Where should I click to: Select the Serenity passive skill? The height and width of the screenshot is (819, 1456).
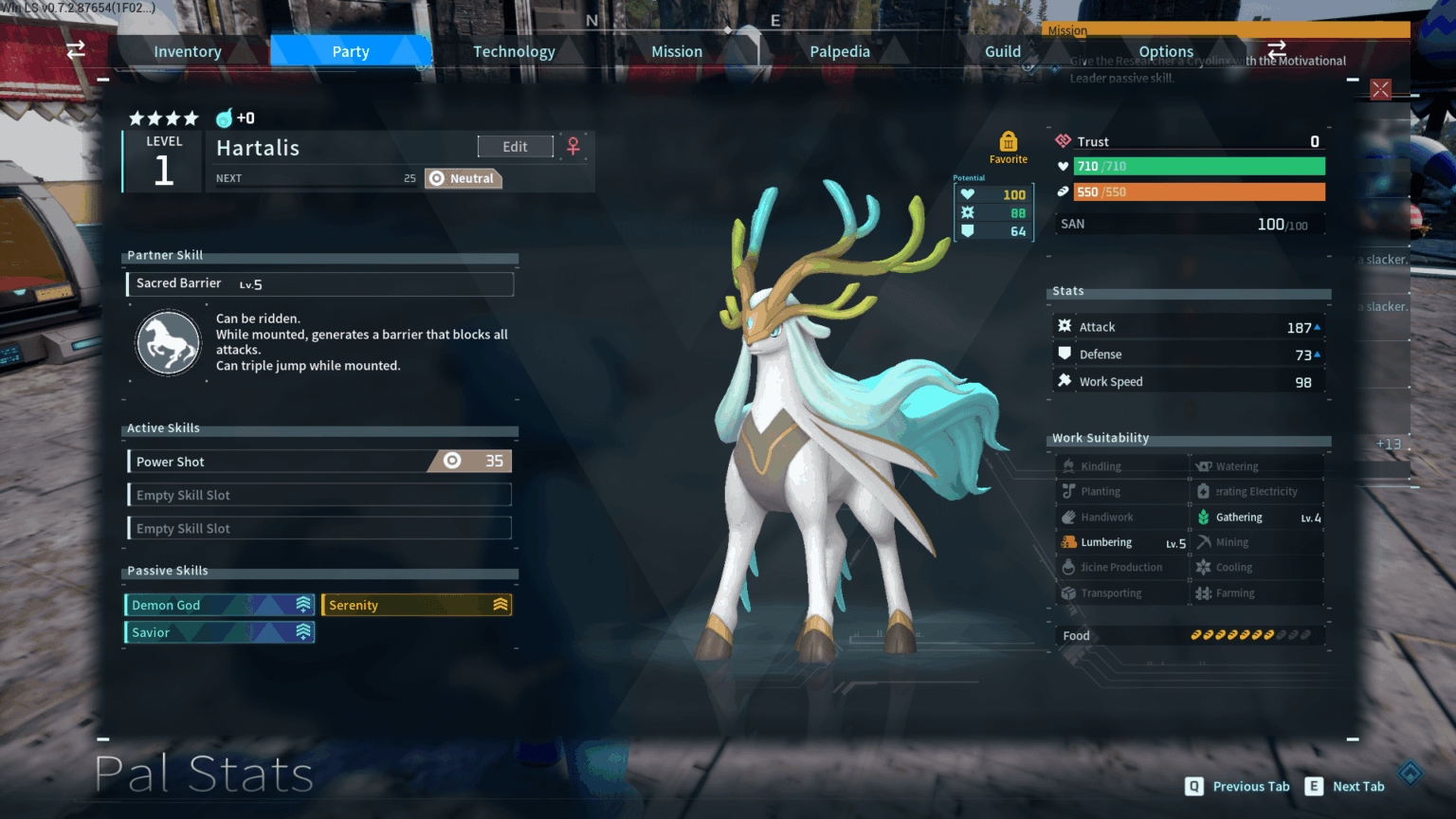416,605
